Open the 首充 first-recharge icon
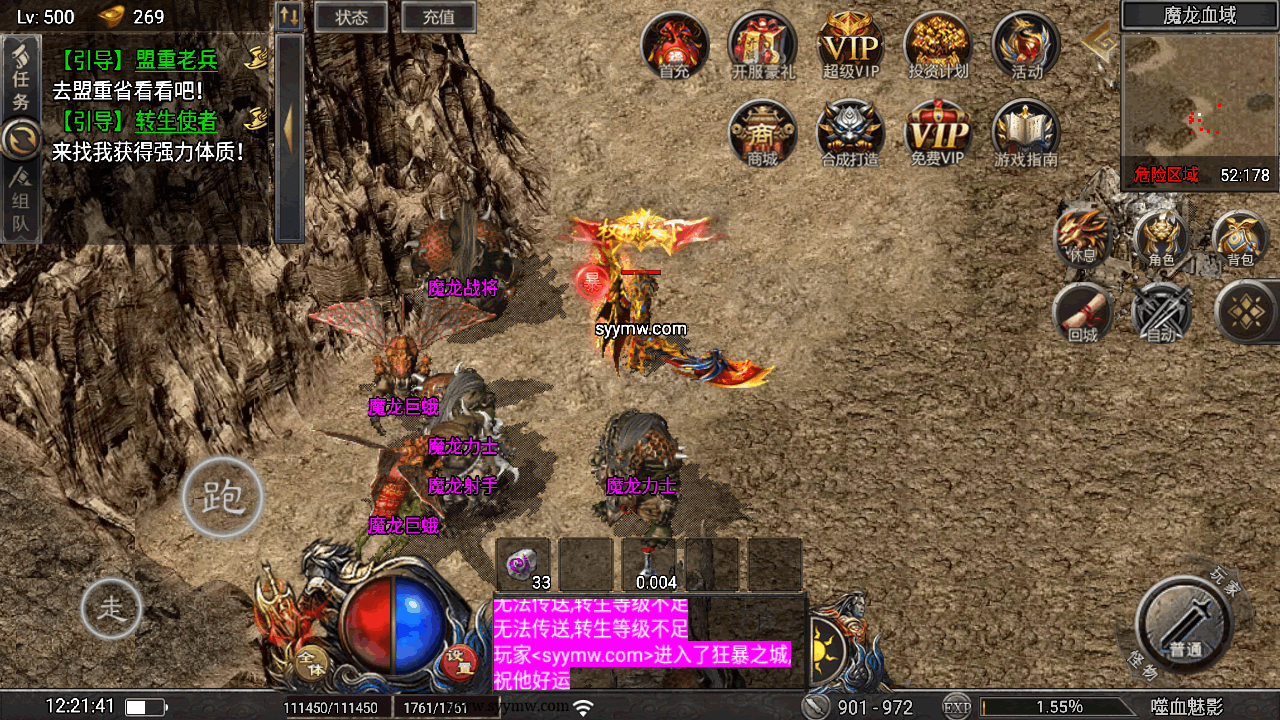Image resolution: width=1280 pixels, height=720 pixels. (x=675, y=45)
